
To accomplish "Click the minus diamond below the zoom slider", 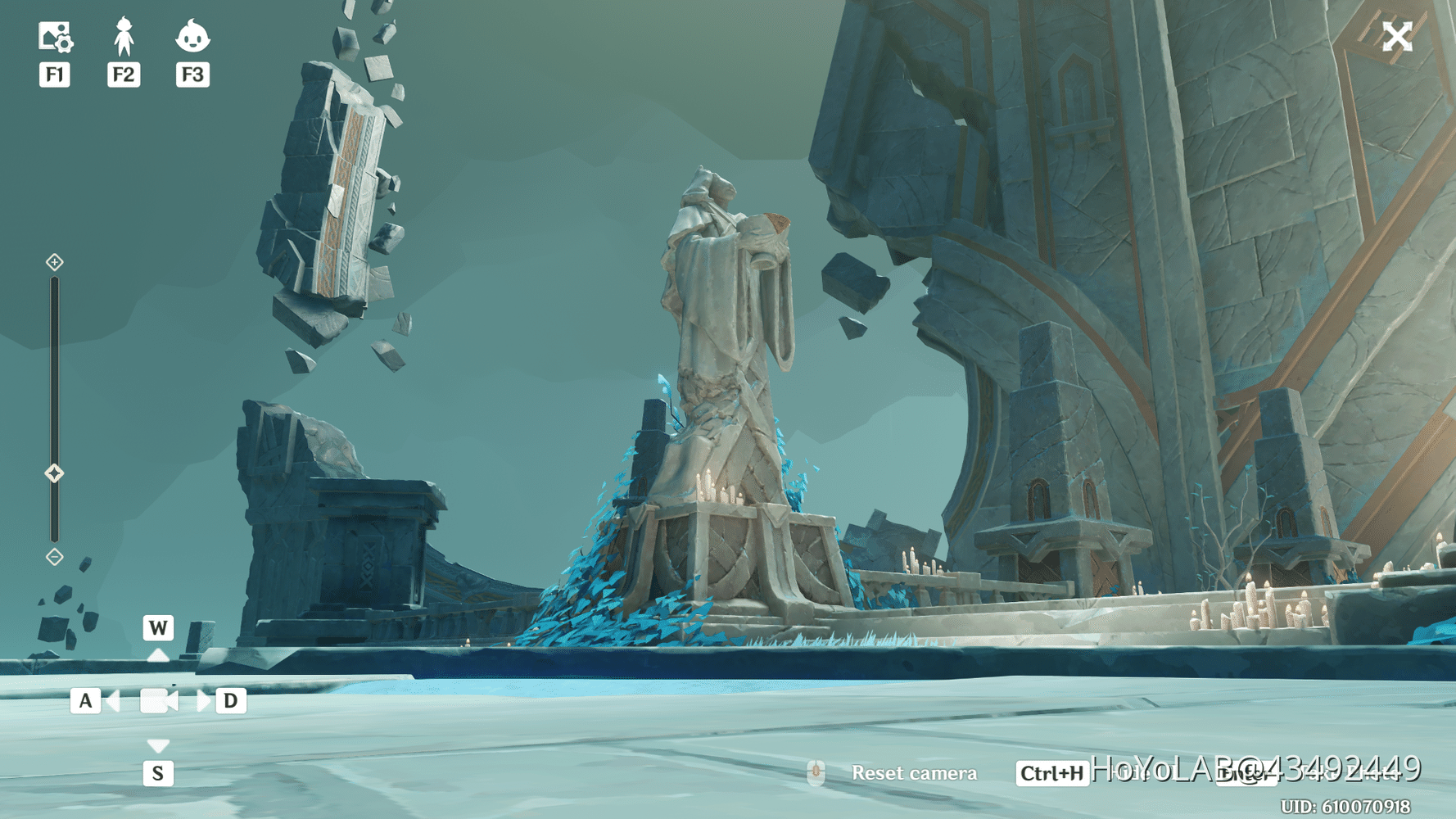I will 55,556.
